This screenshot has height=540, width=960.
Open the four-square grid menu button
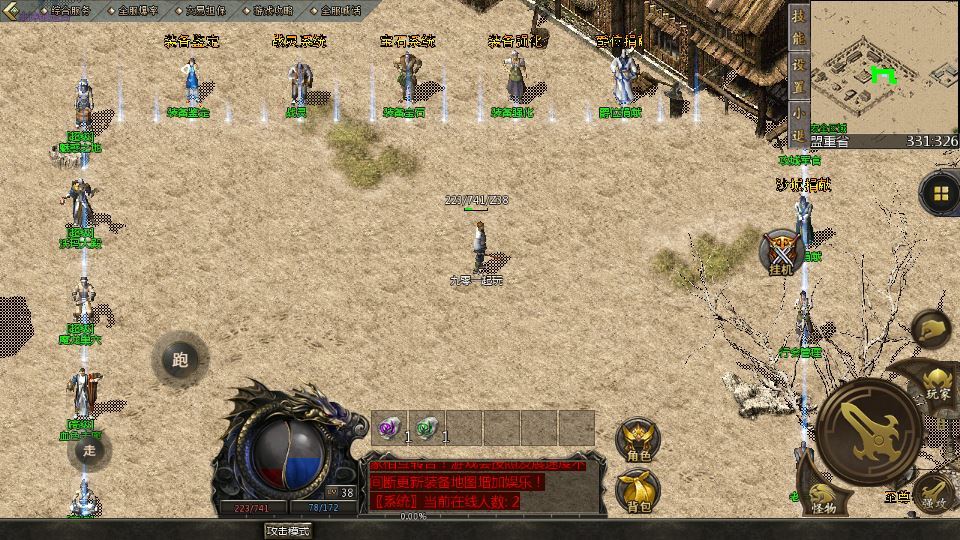click(x=940, y=193)
